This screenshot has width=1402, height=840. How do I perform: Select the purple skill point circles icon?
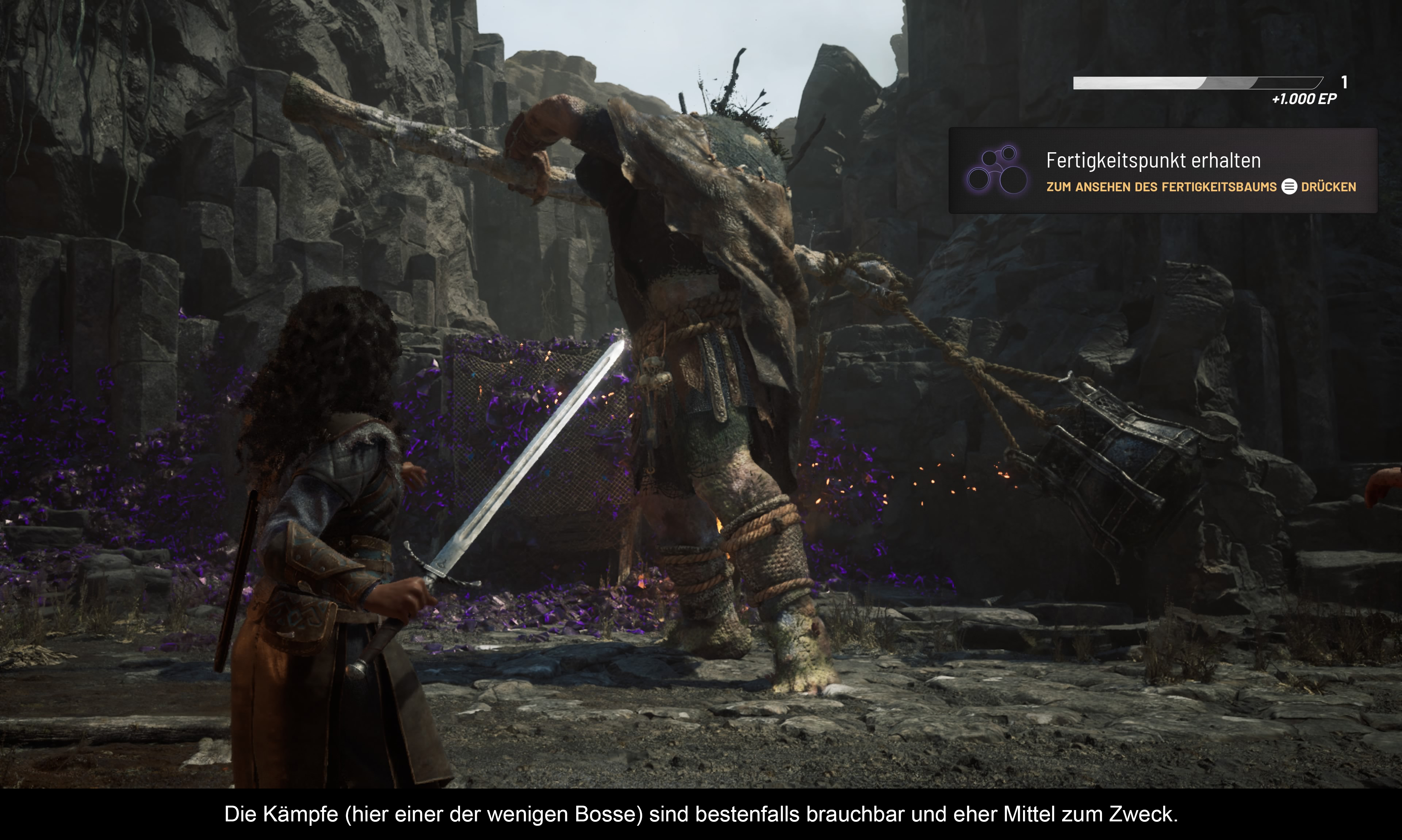pos(997,171)
